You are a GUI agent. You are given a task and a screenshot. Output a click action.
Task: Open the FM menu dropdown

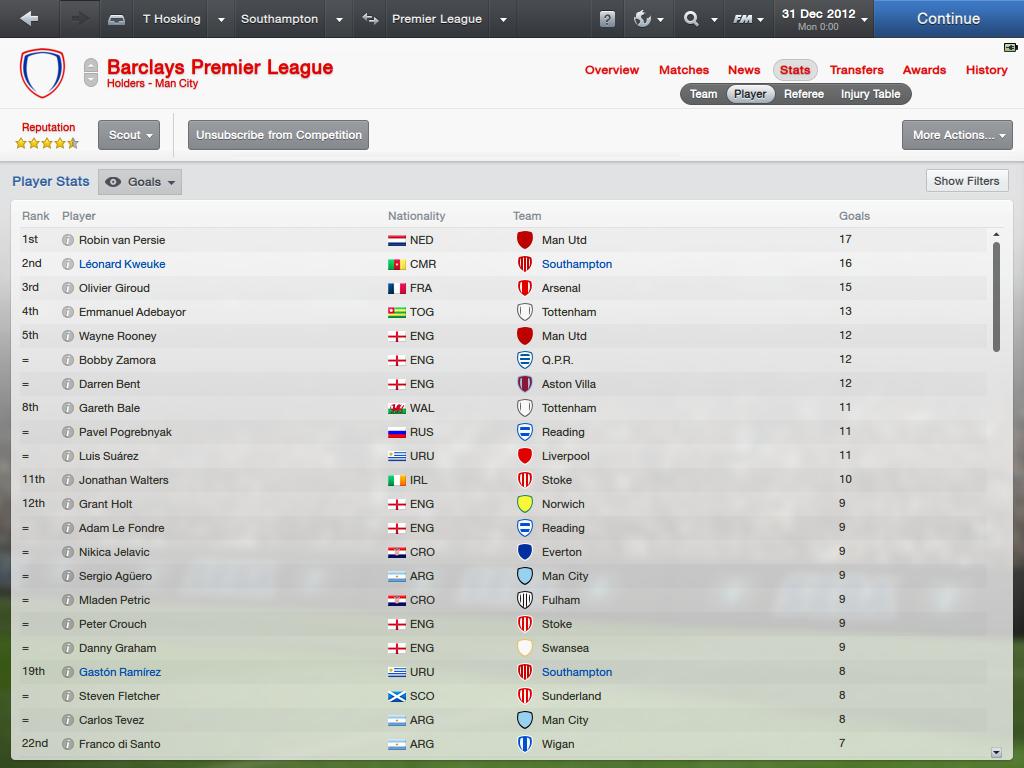748,19
